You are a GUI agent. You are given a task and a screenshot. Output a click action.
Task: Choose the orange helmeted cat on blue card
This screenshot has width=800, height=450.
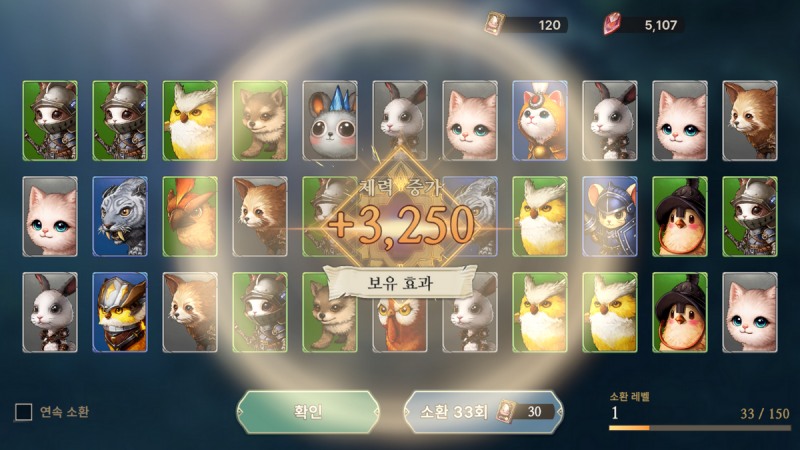tap(540, 121)
